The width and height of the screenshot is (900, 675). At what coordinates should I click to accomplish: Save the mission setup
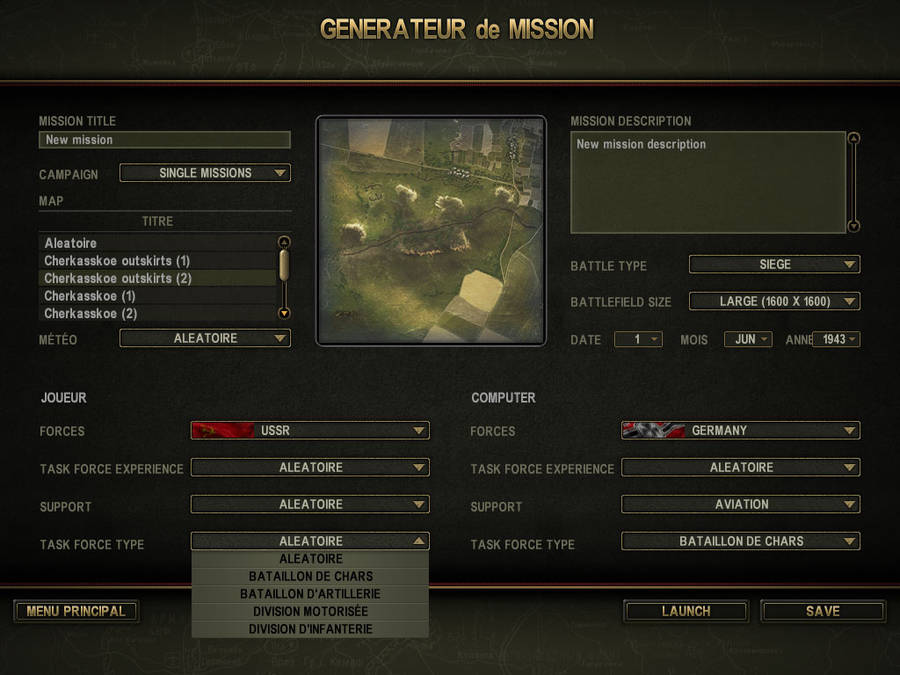coord(823,611)
